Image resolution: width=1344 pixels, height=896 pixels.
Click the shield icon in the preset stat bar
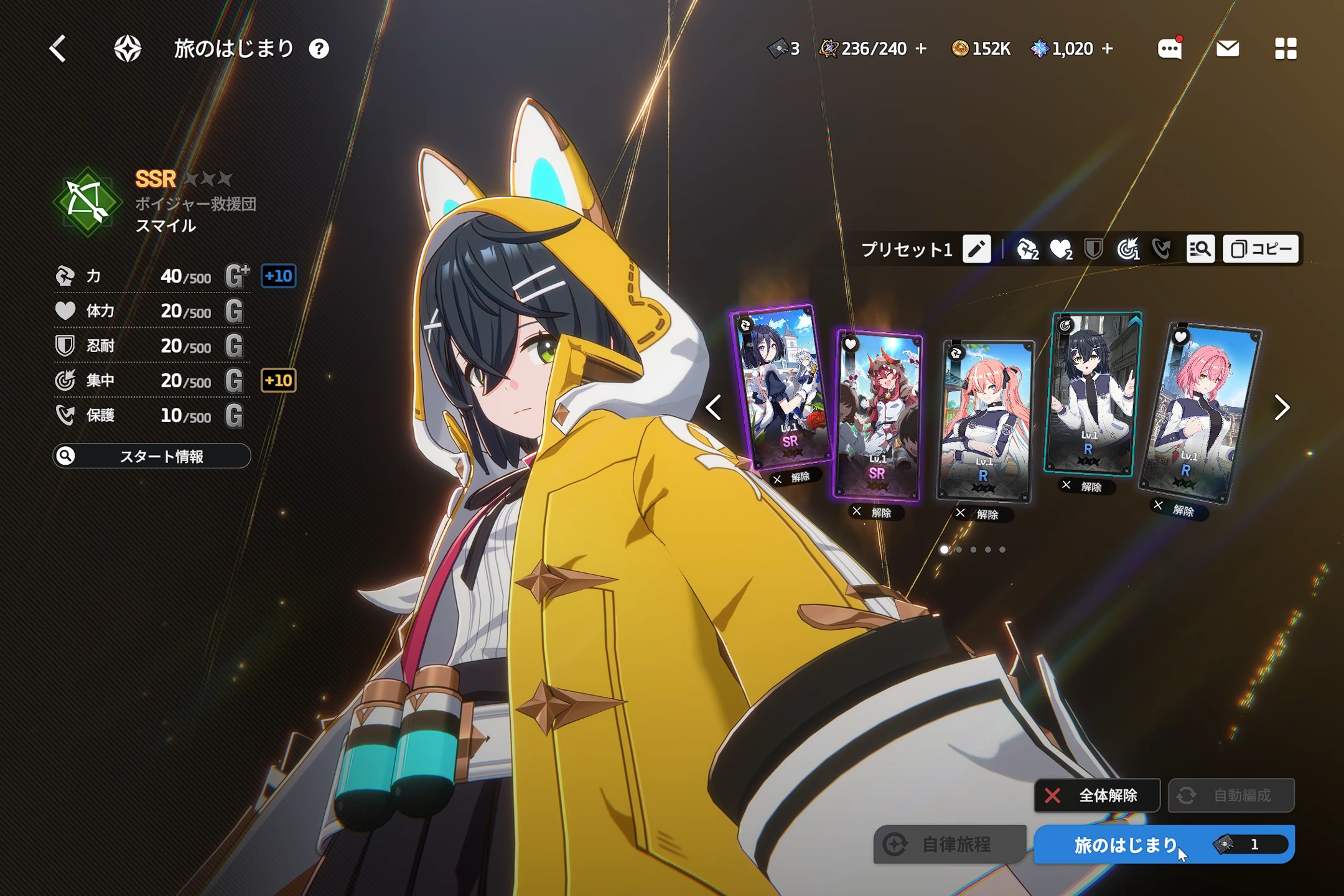(x=1093, y=248)
